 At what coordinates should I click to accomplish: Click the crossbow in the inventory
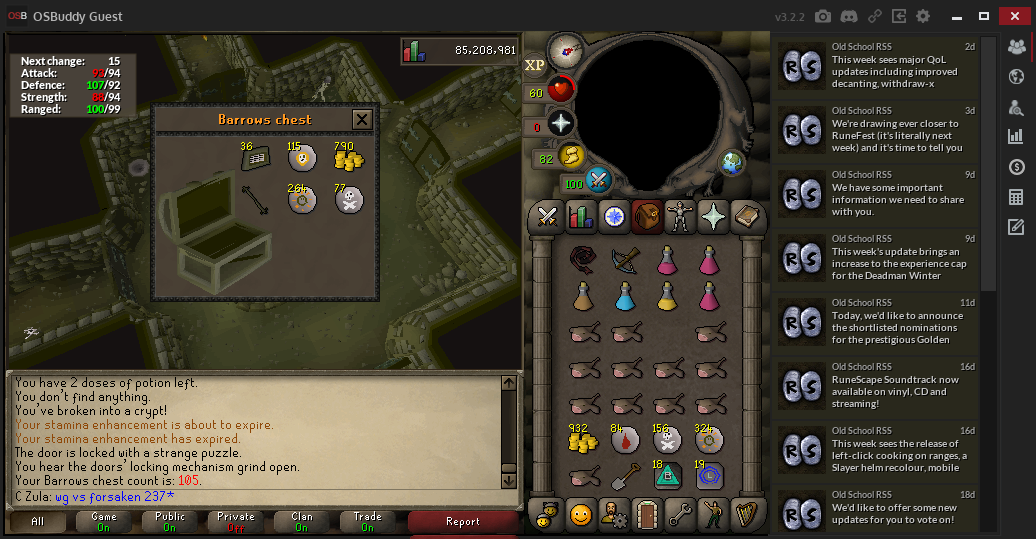point(625,261)
